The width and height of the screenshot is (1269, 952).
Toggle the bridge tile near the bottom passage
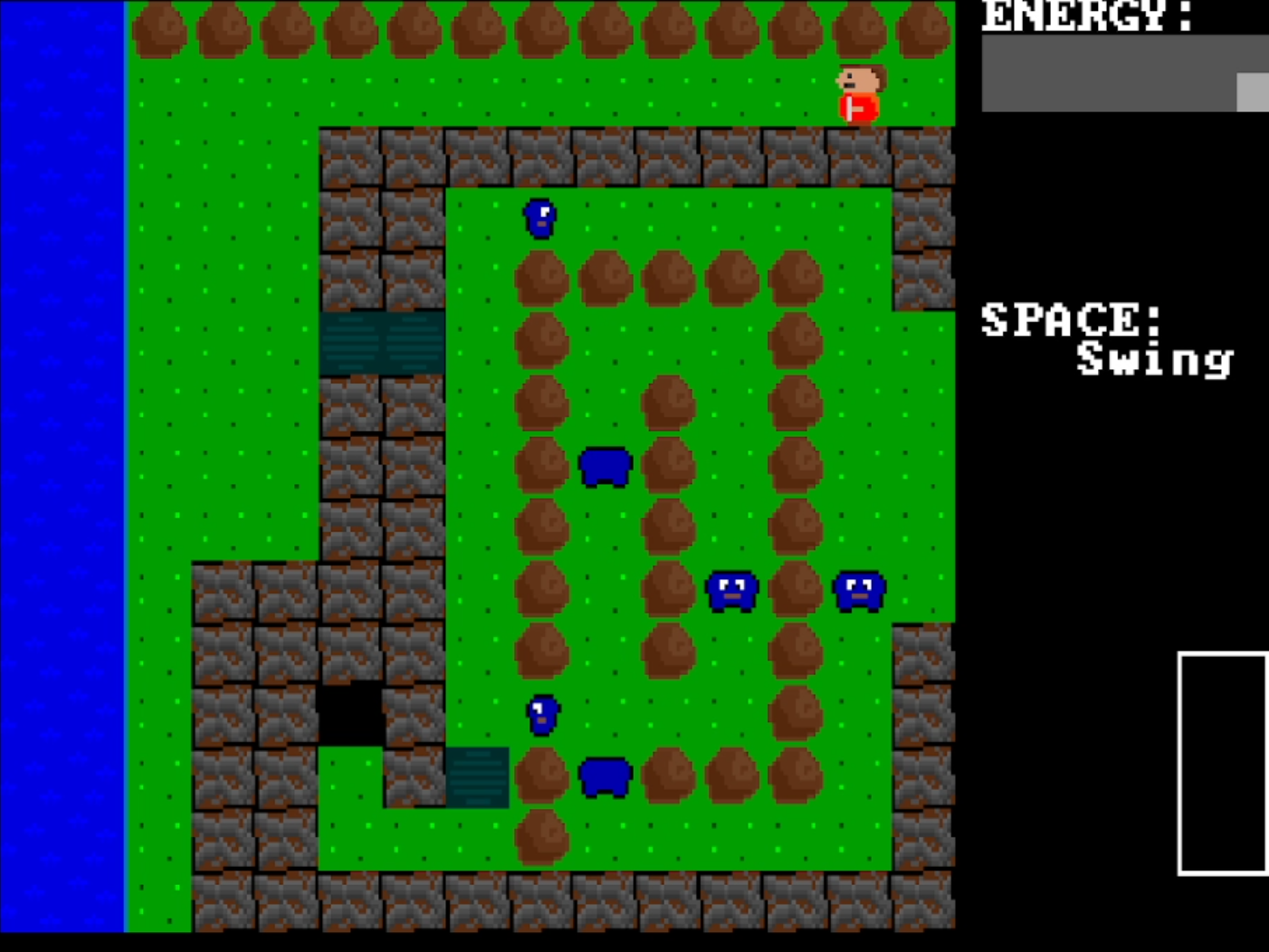(x=478, y=776)
